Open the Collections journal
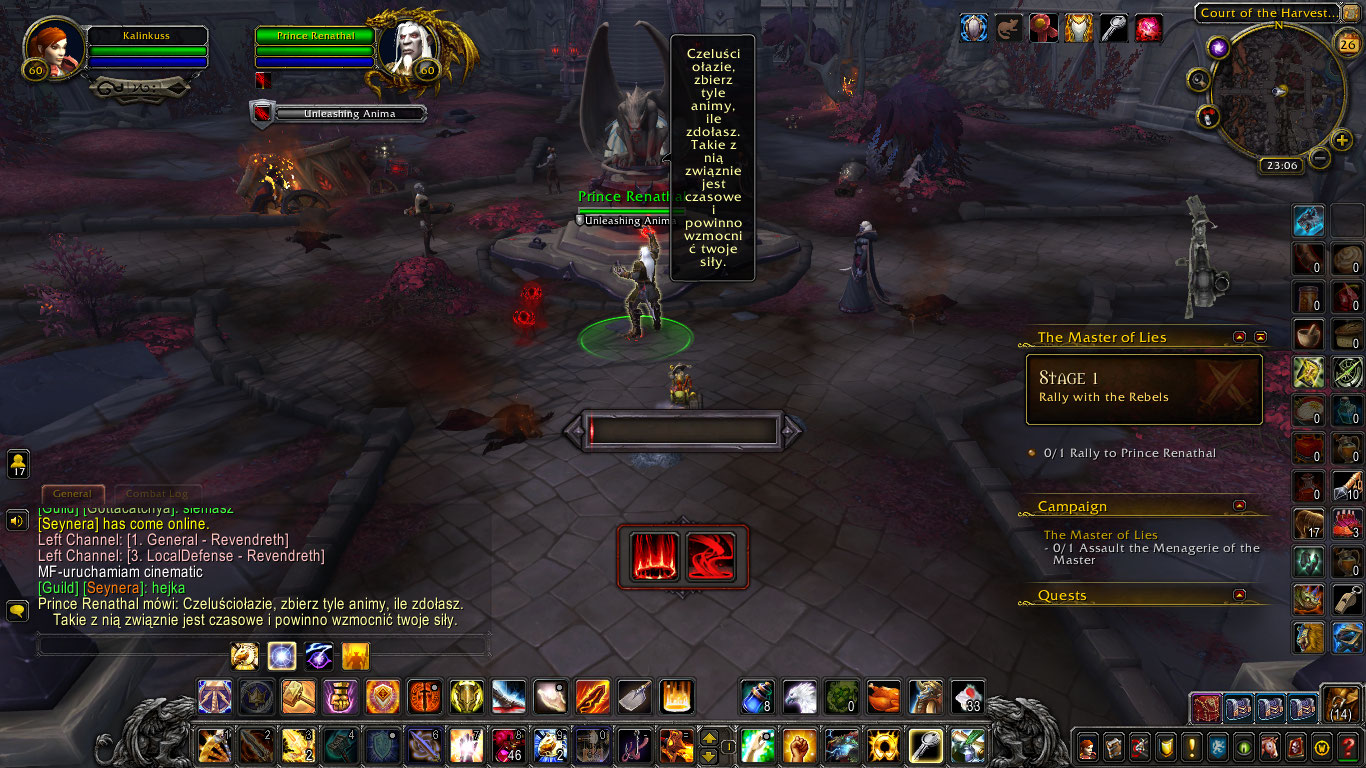This screenshot has height=768, width=1366. [x=1267, y=747]
